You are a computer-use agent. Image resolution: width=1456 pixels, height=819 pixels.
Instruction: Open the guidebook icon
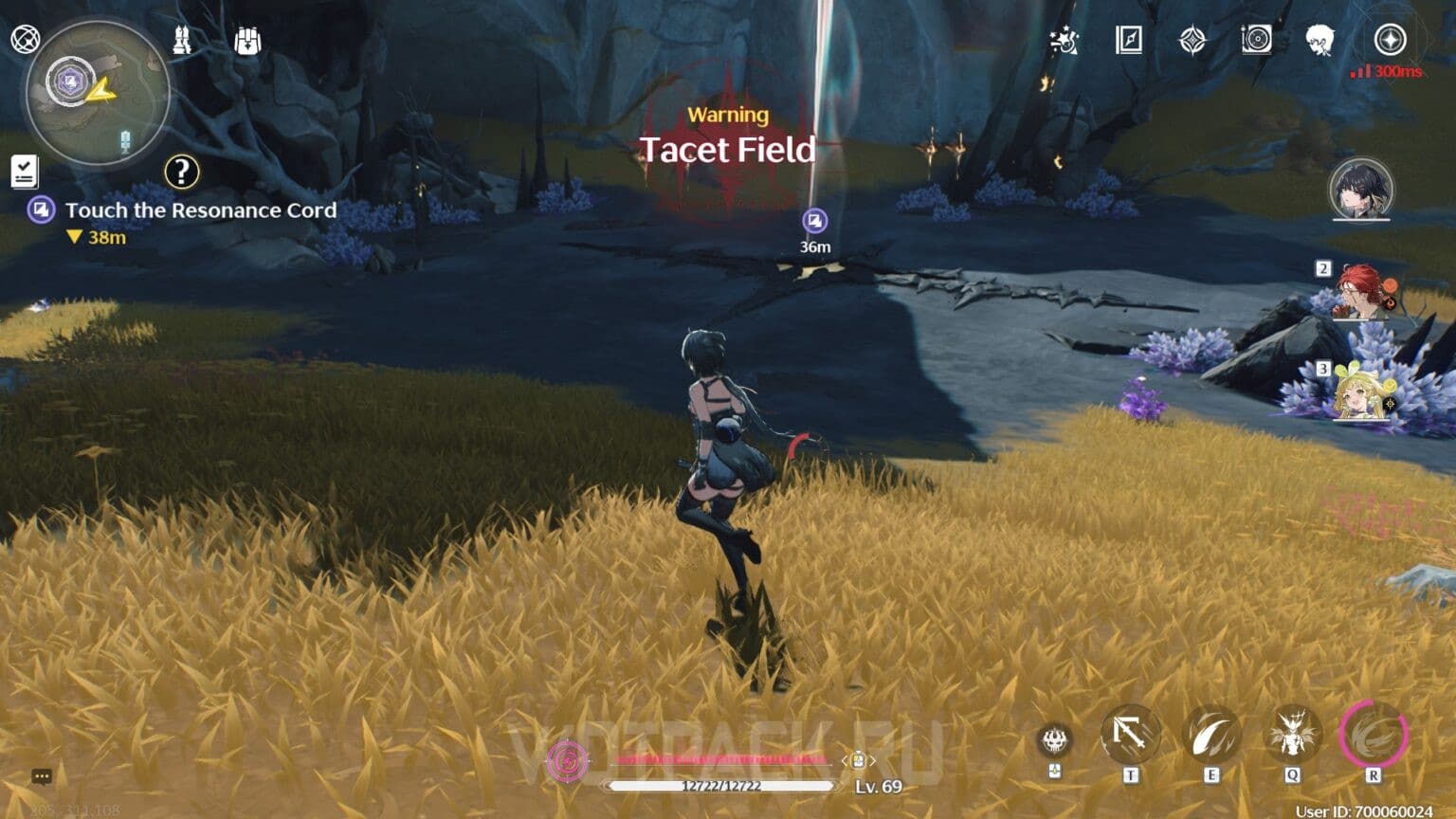1128,40
